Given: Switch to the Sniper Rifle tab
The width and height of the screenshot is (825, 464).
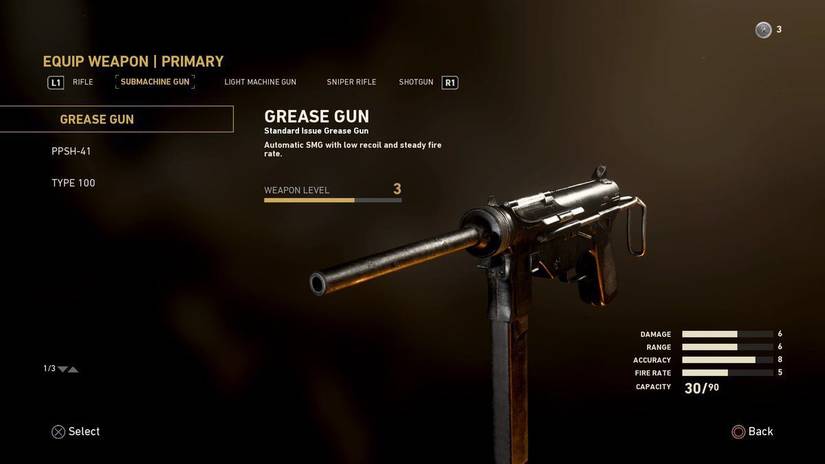Looking at the screenshot, I should 351,82.
